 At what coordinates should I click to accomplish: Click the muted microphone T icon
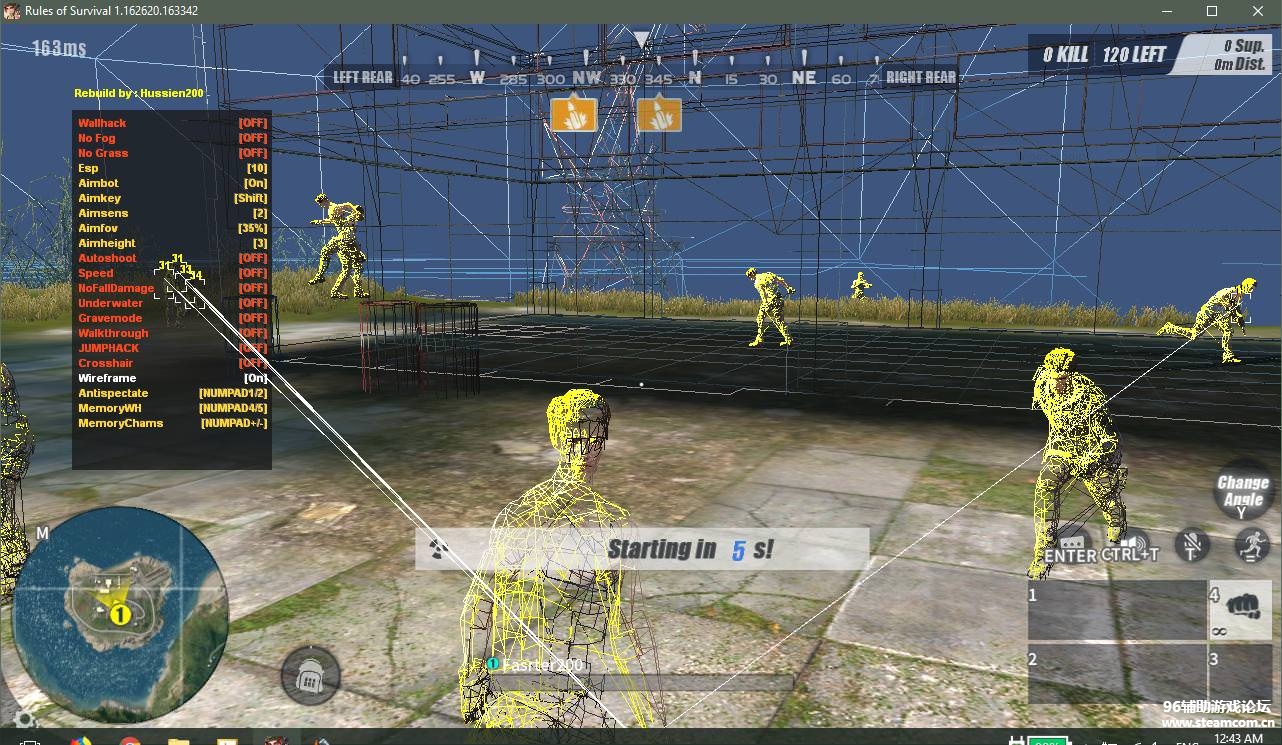[1191, 546]
